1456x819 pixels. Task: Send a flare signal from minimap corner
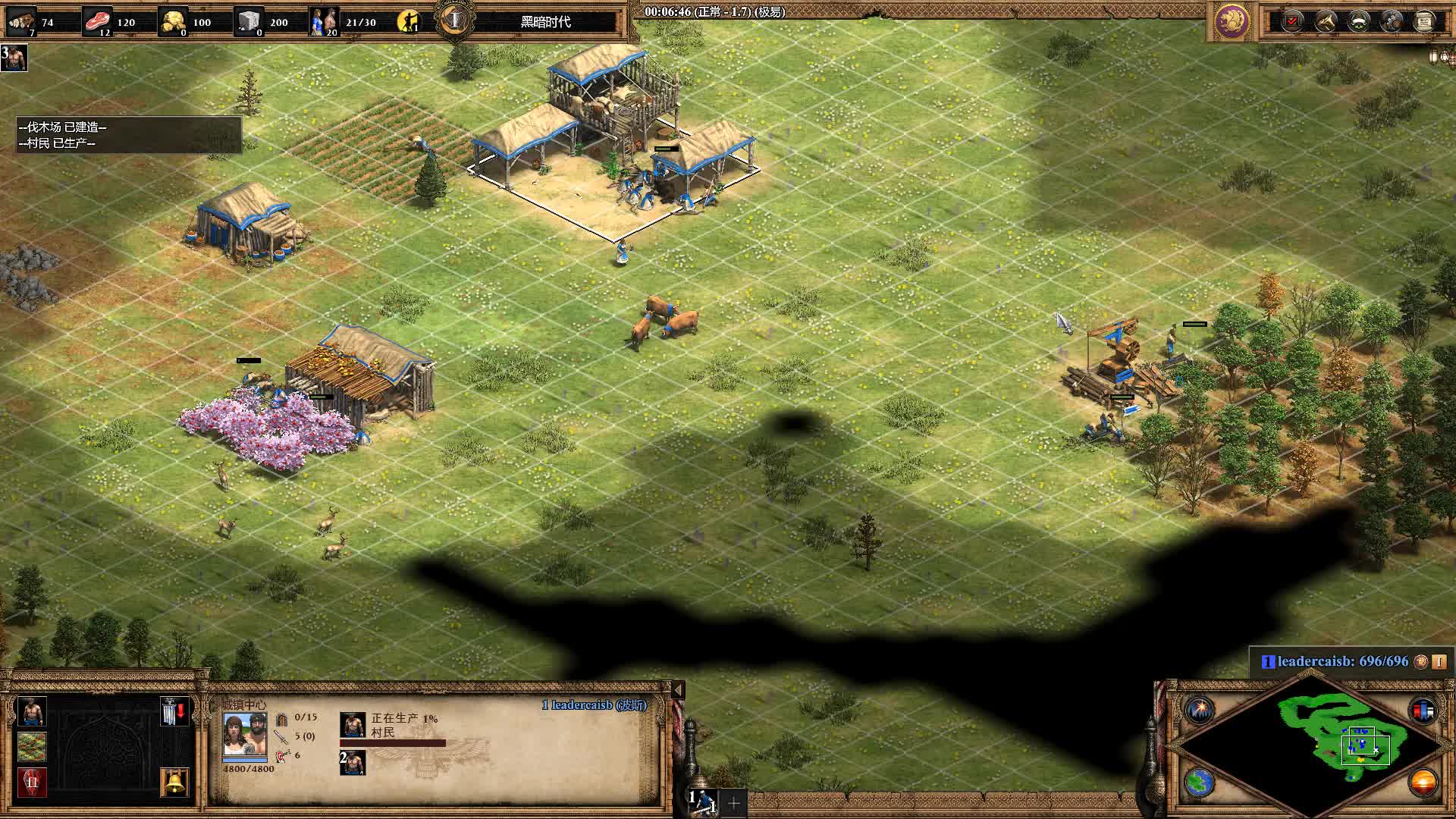tap(1200, 710)
